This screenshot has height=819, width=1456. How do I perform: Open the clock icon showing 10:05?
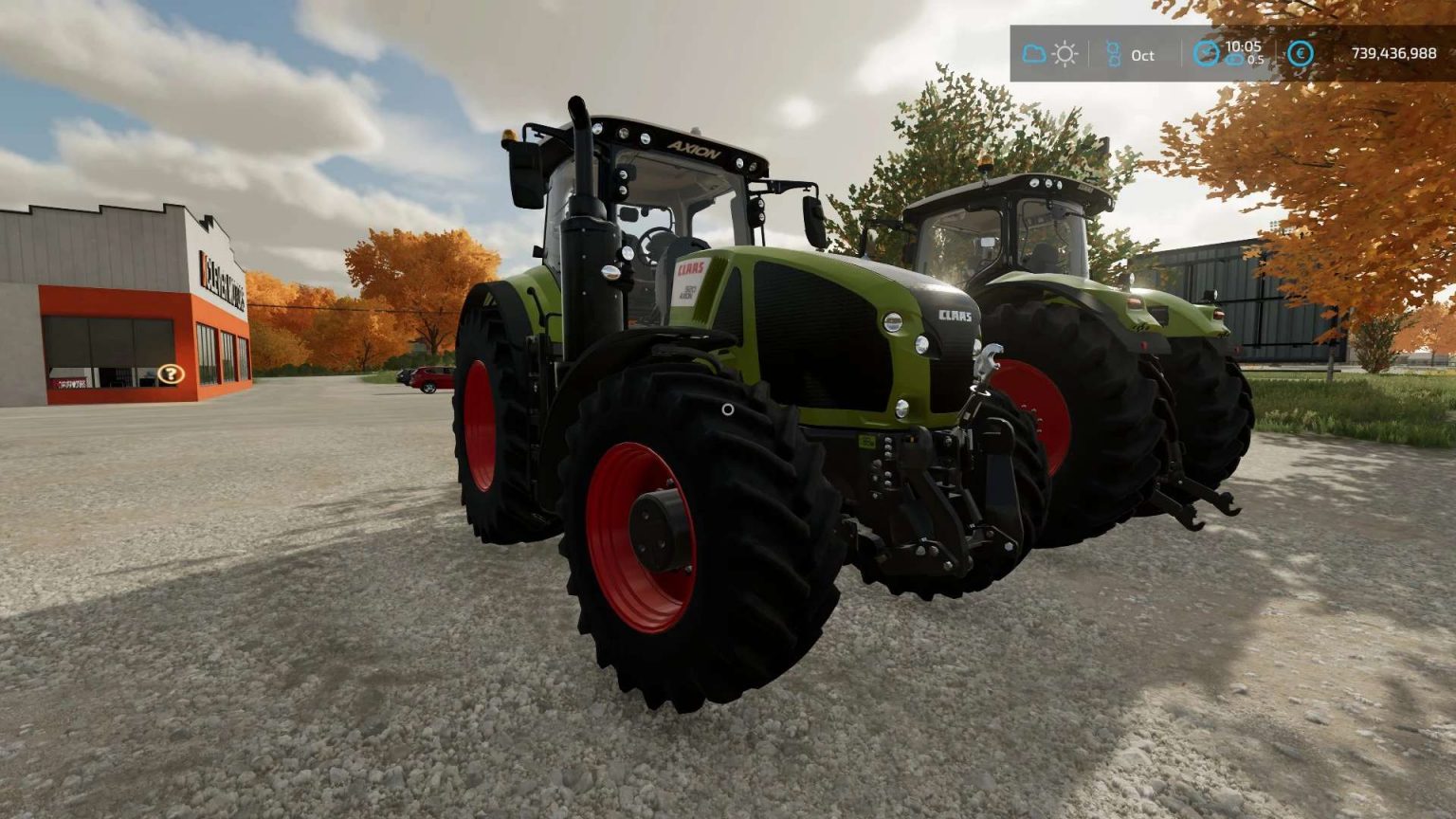[x=1207, y=52]
